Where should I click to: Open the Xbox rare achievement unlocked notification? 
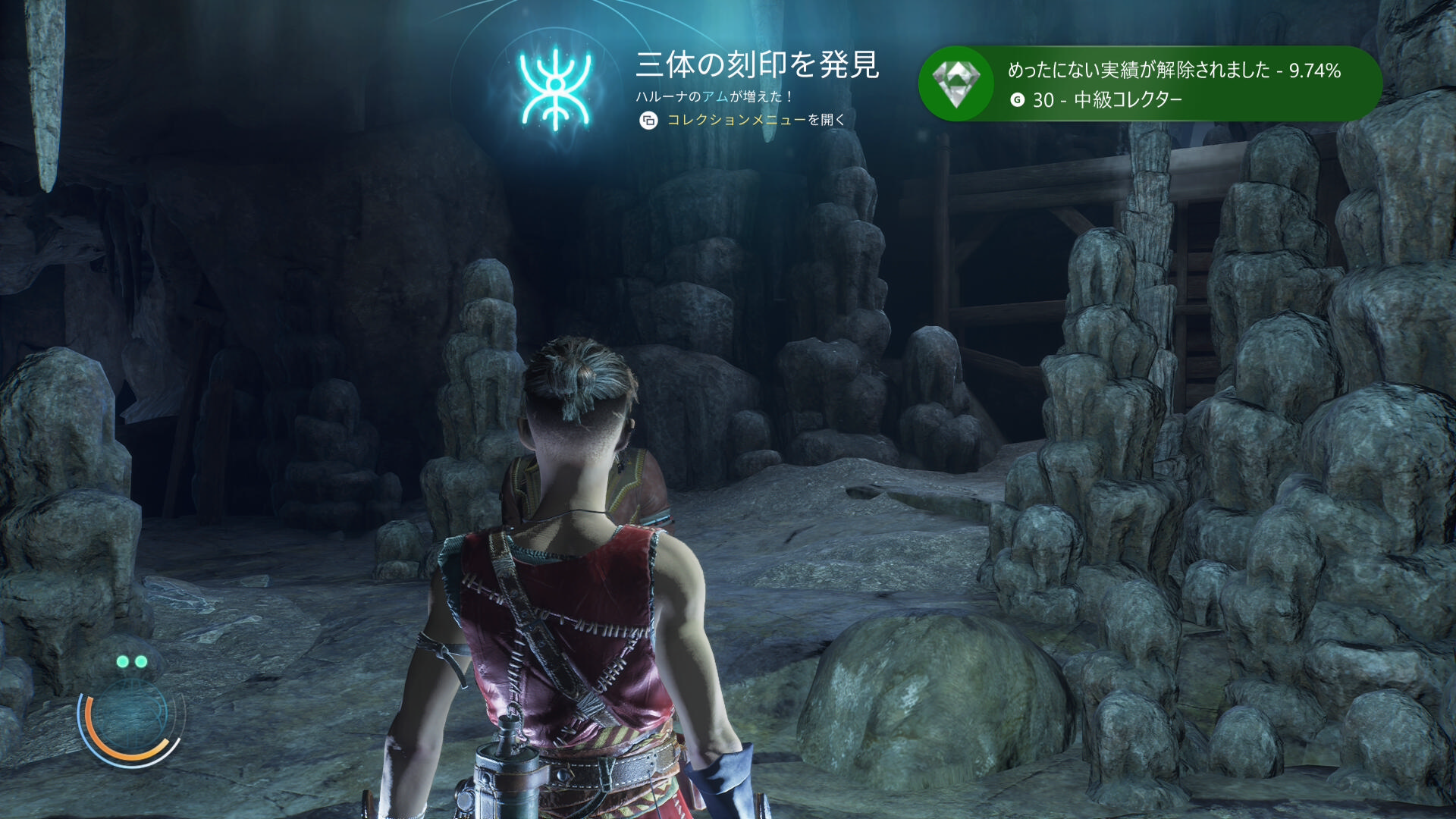[1149, 83]
